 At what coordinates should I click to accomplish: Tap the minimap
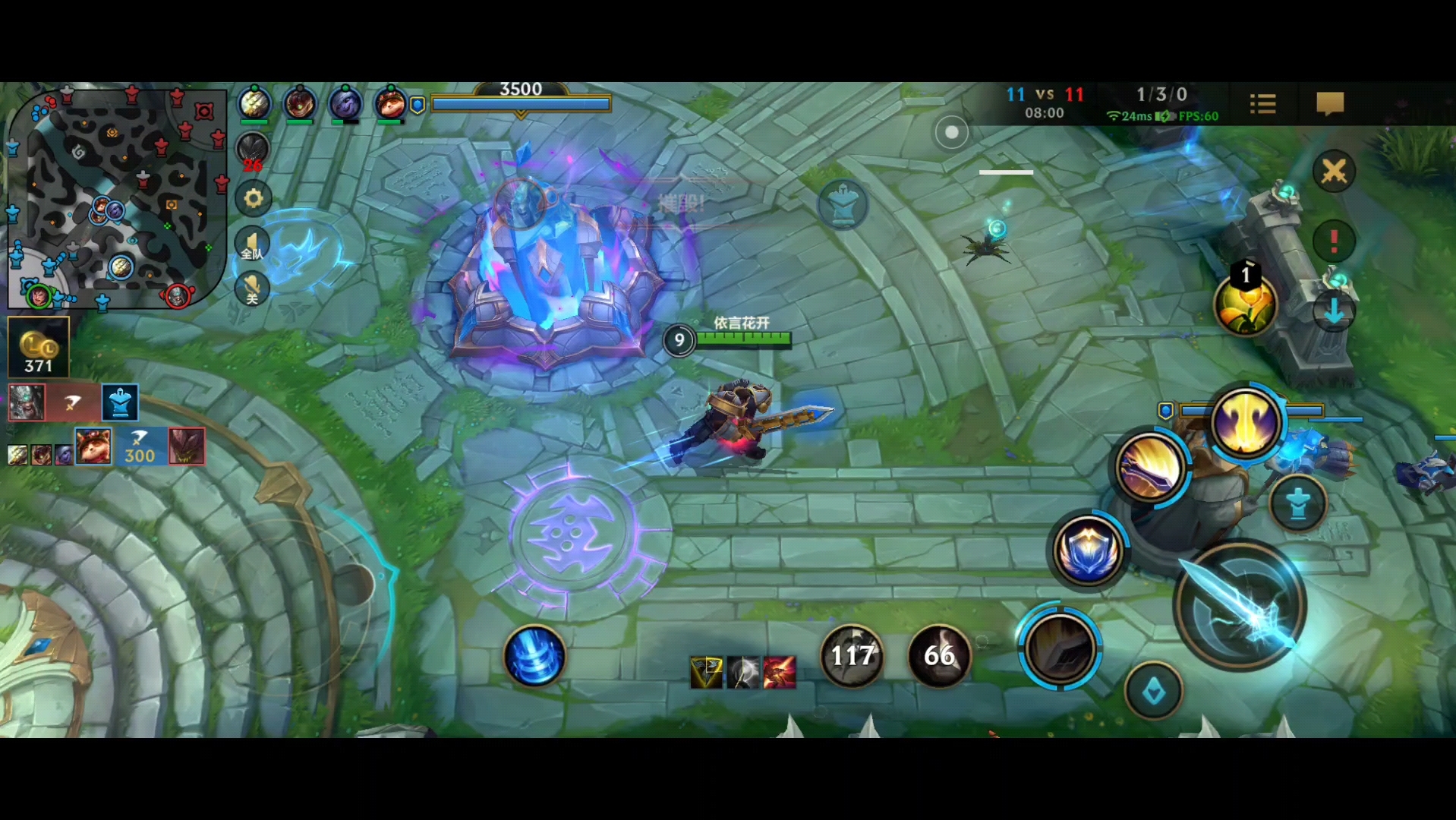(x=118, y=199)
